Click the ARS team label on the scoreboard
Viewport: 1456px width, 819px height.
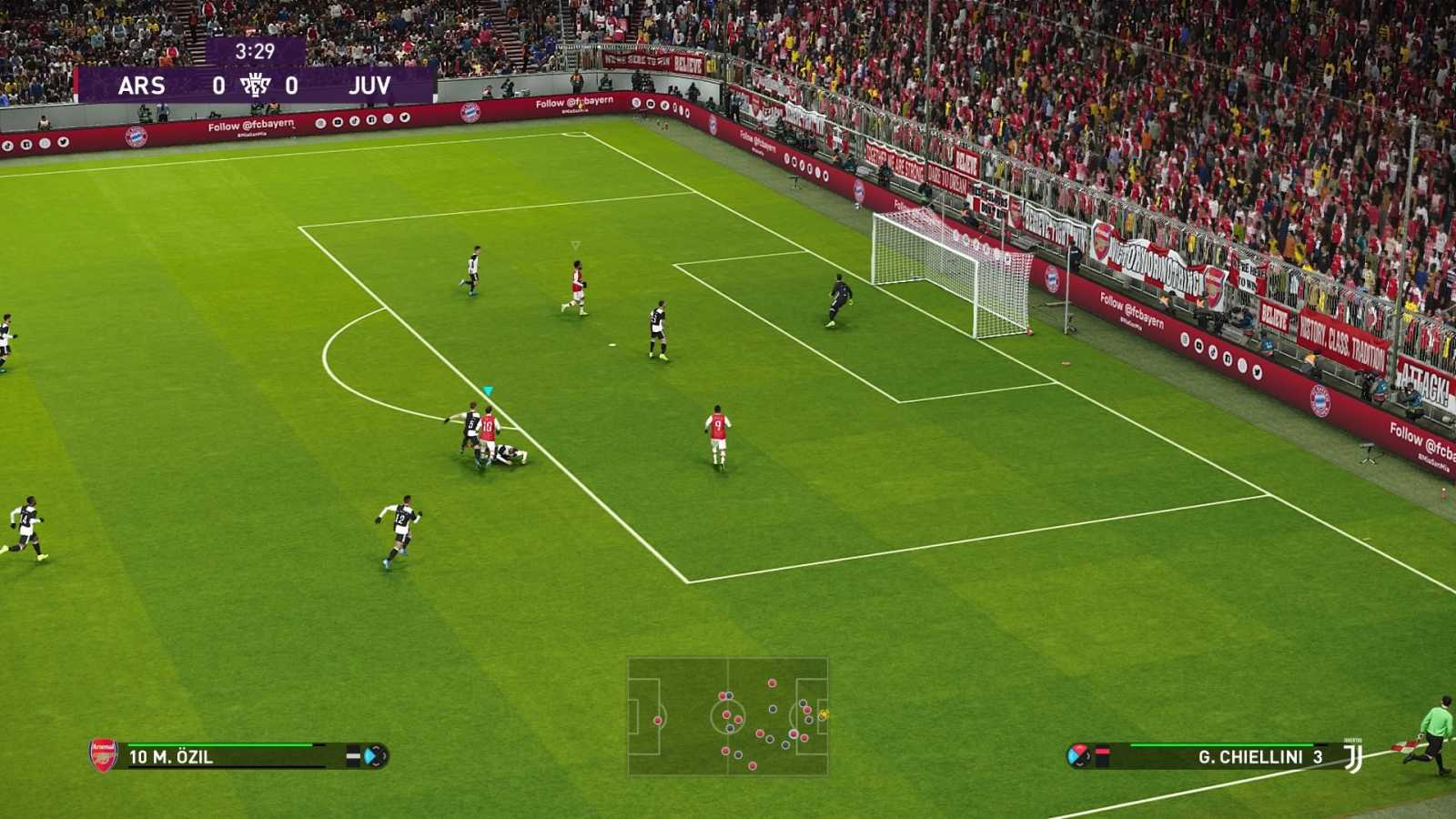pos(141,86)
